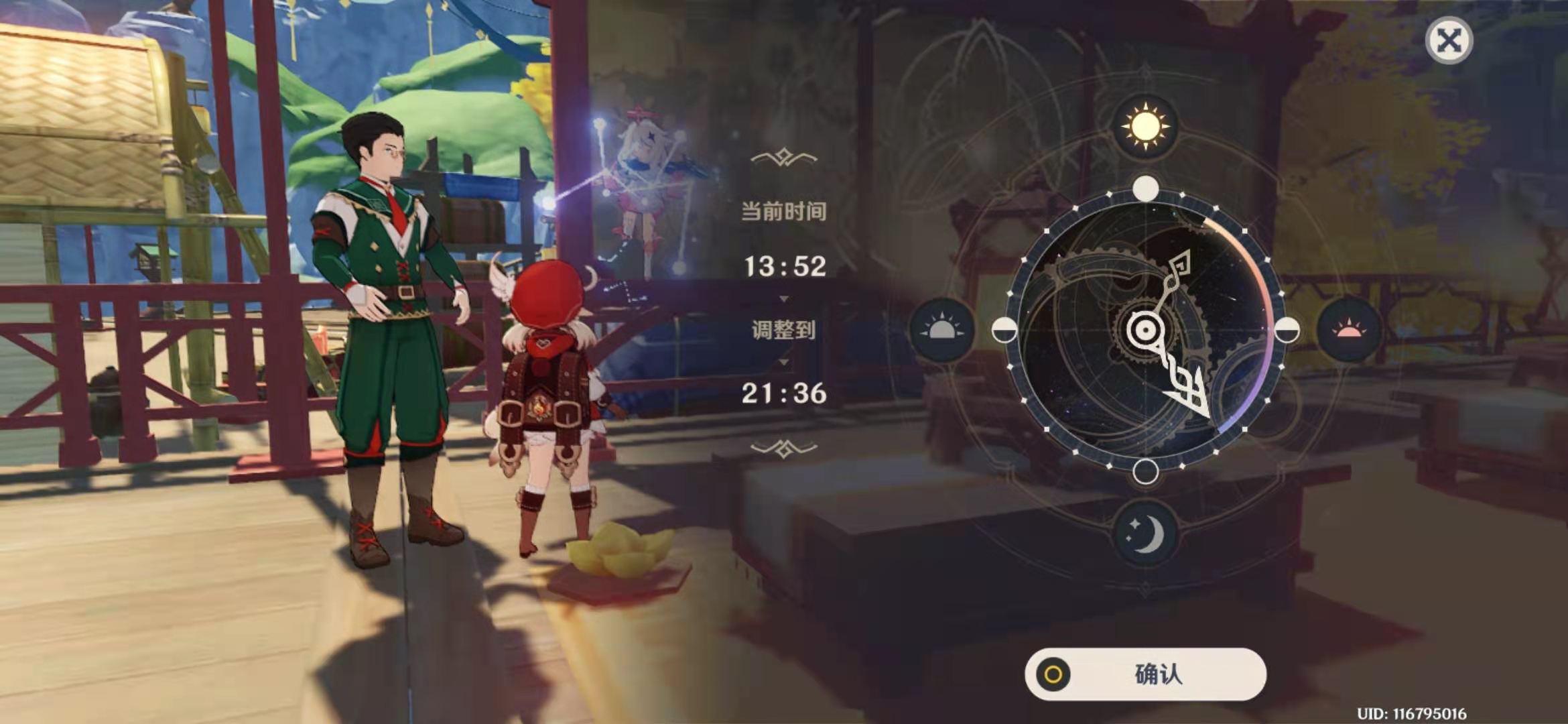The width and height of the screenshot is (1568, 724).
Task: Pick the pink sunset evening icon
Action: [1348, 330]
